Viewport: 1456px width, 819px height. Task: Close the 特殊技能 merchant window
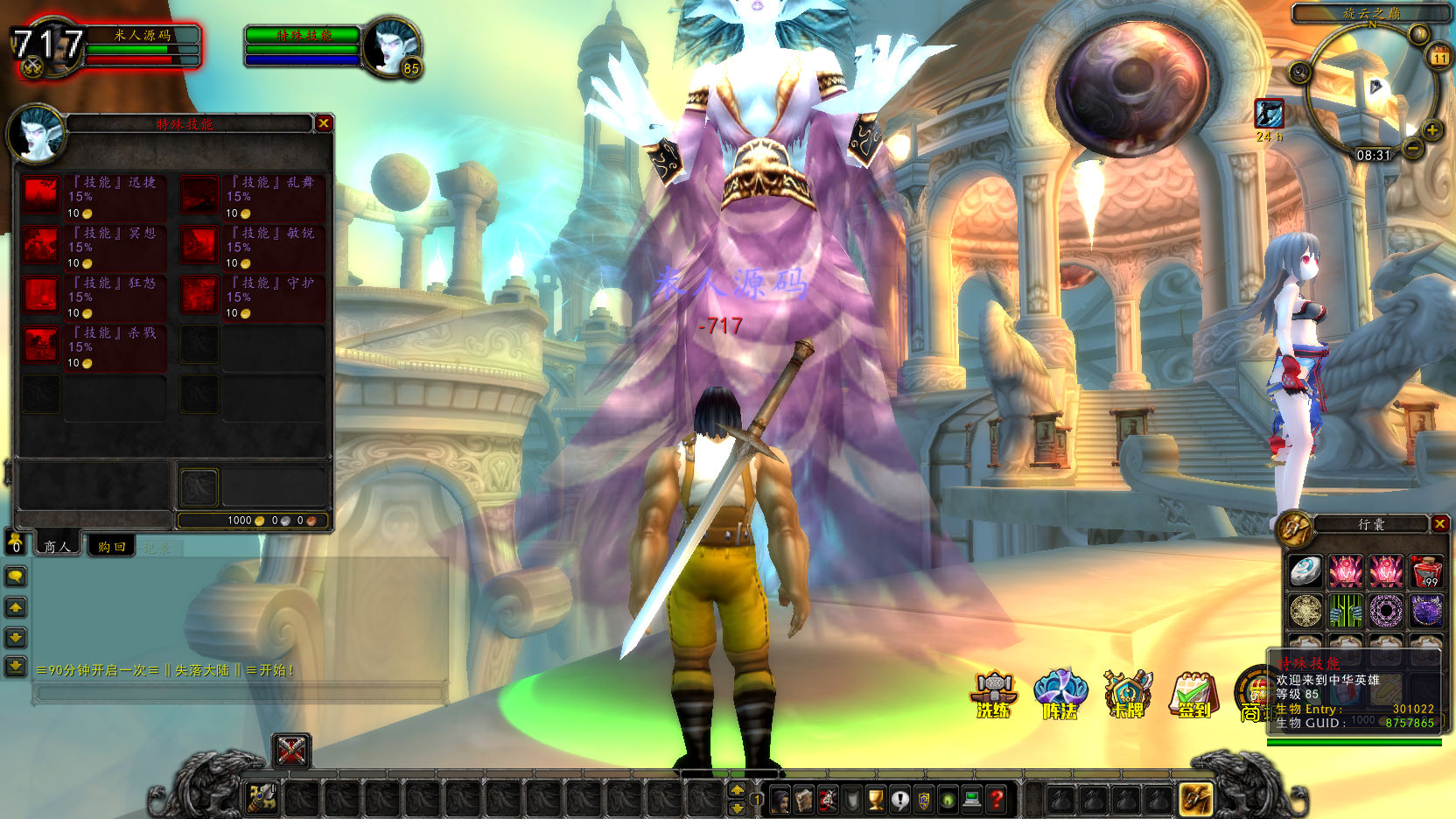click(x=324, y=123)
